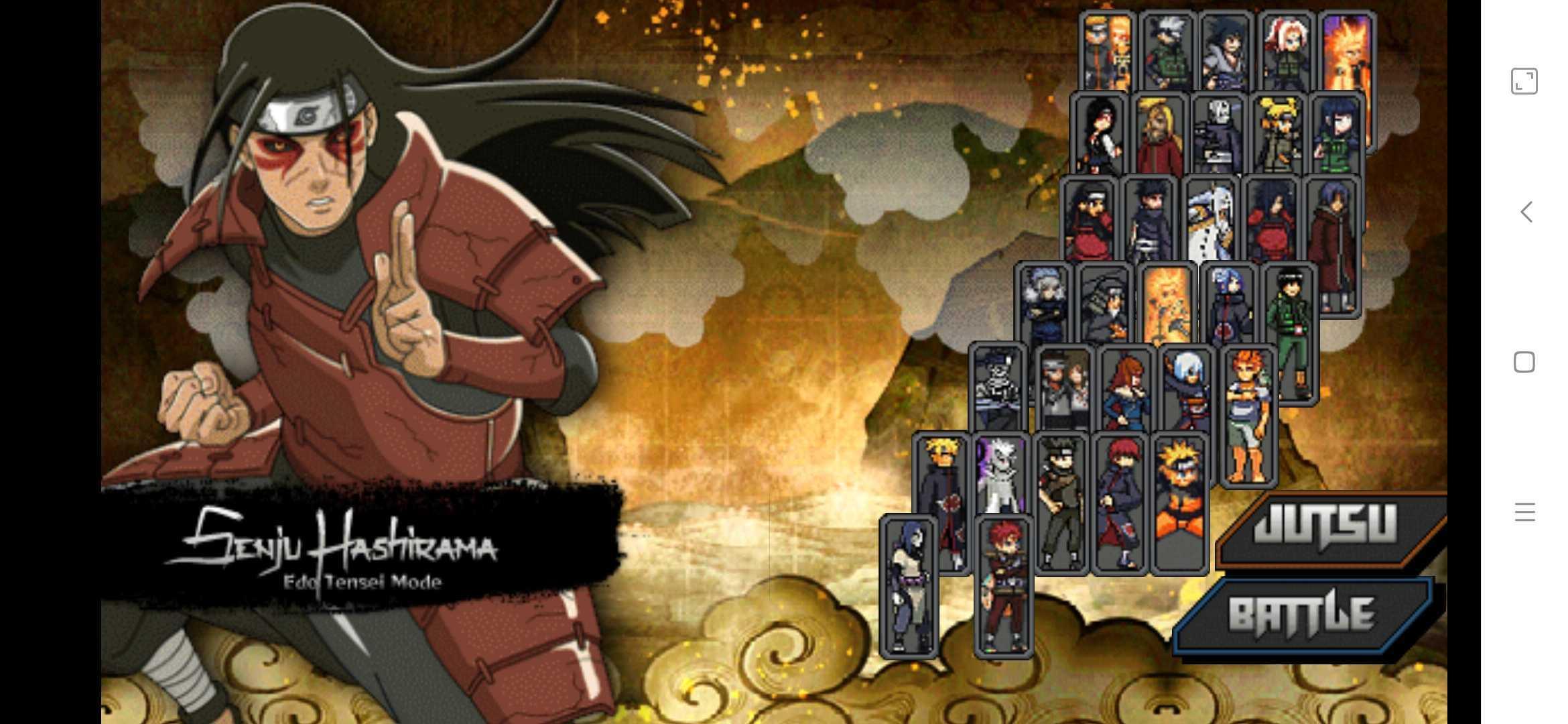Choose the auburn-haired Mei Terumi tile
The image size is (1568, 724).
pos(1126,389)
